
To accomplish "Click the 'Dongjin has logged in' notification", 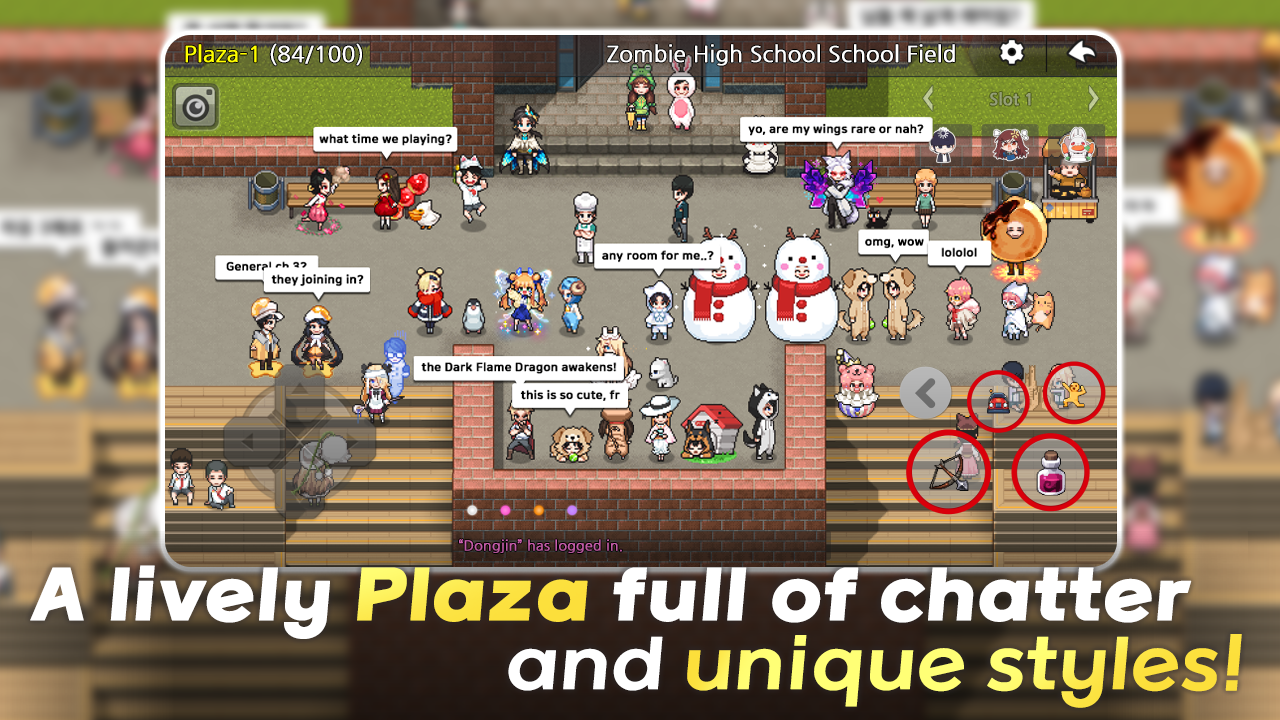I will tap(540, 547).
